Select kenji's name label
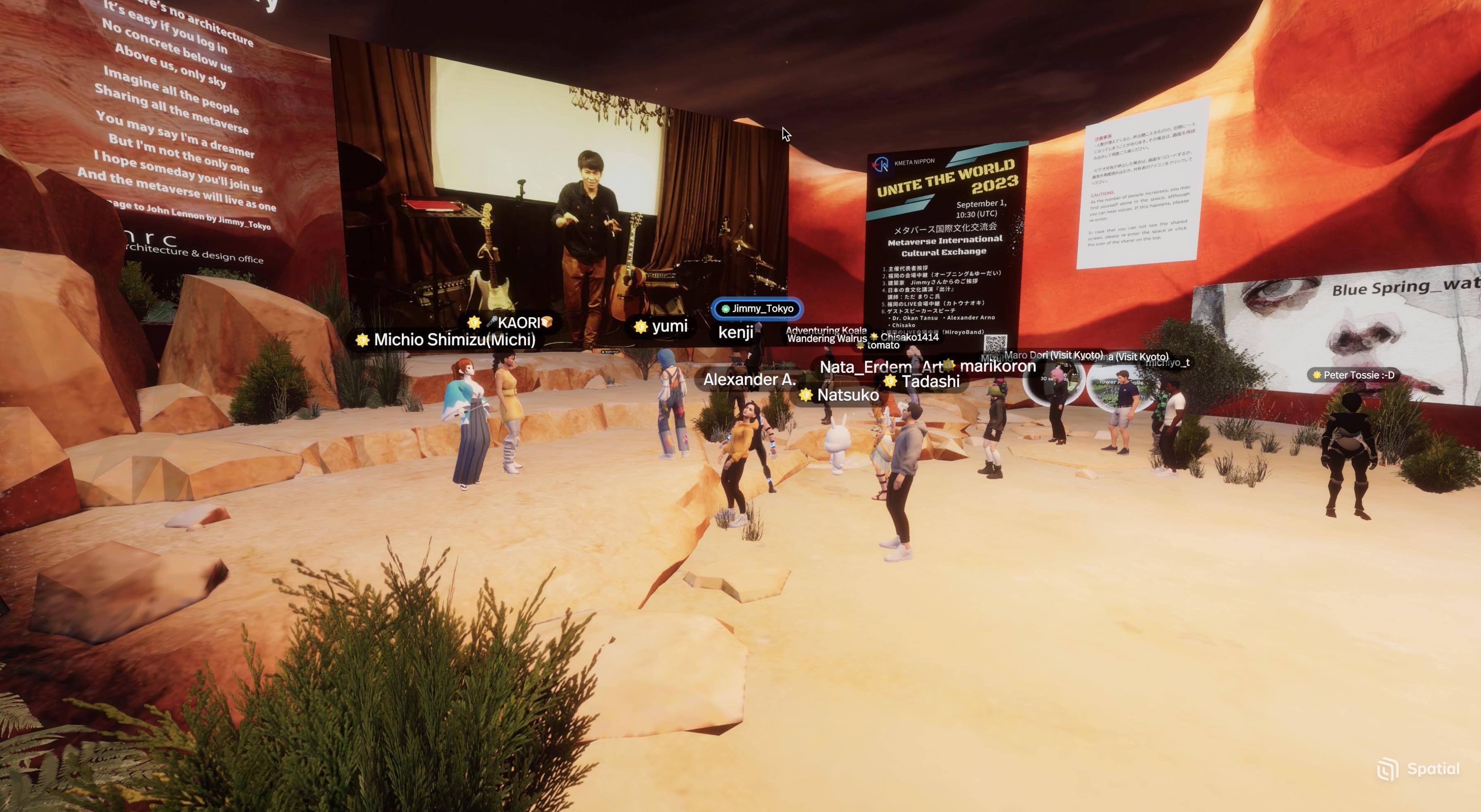The image size is (1481, 812). [x=735, y=332]
